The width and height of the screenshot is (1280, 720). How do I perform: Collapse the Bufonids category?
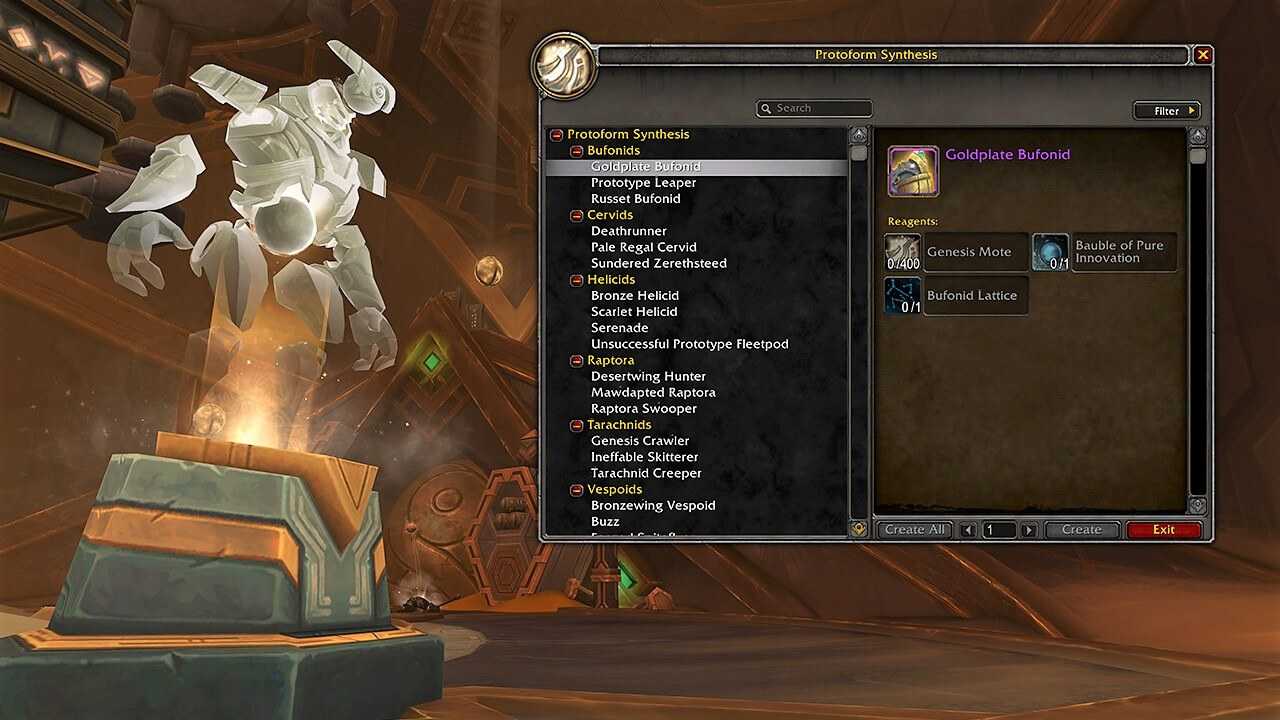click(x=577, y=151)
